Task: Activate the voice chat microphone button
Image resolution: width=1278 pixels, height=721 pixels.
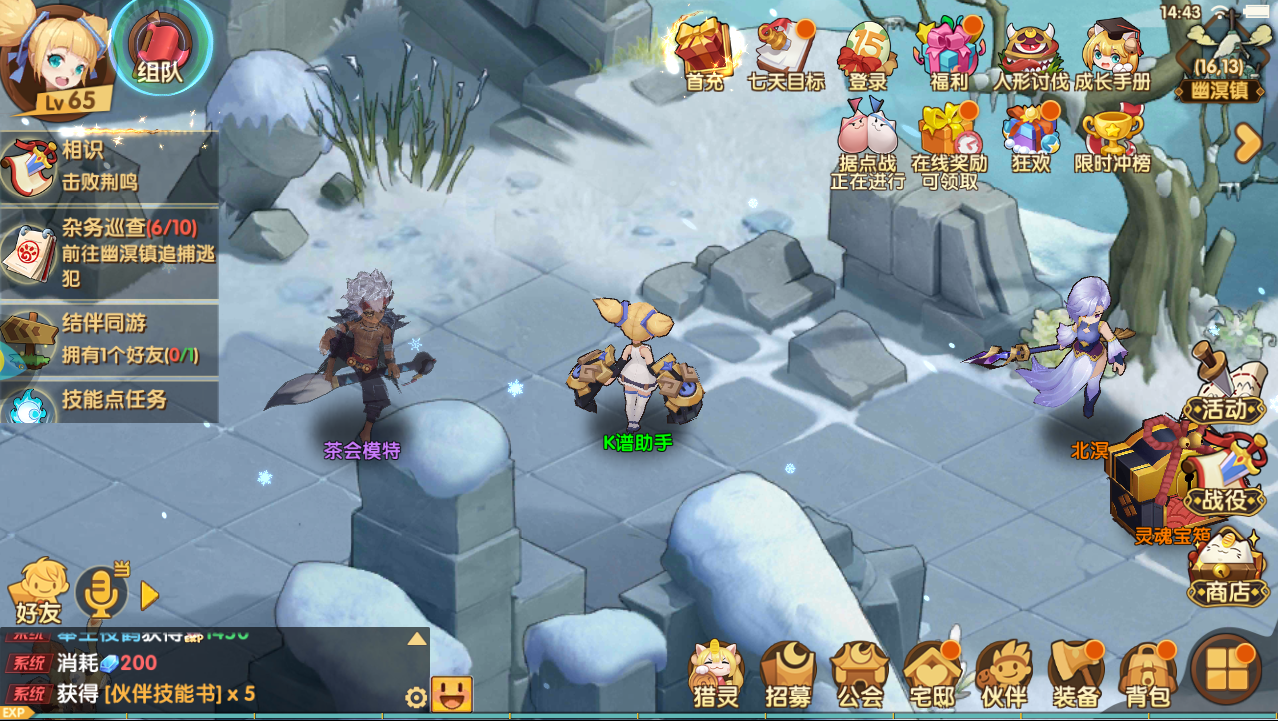Action: 102,593
